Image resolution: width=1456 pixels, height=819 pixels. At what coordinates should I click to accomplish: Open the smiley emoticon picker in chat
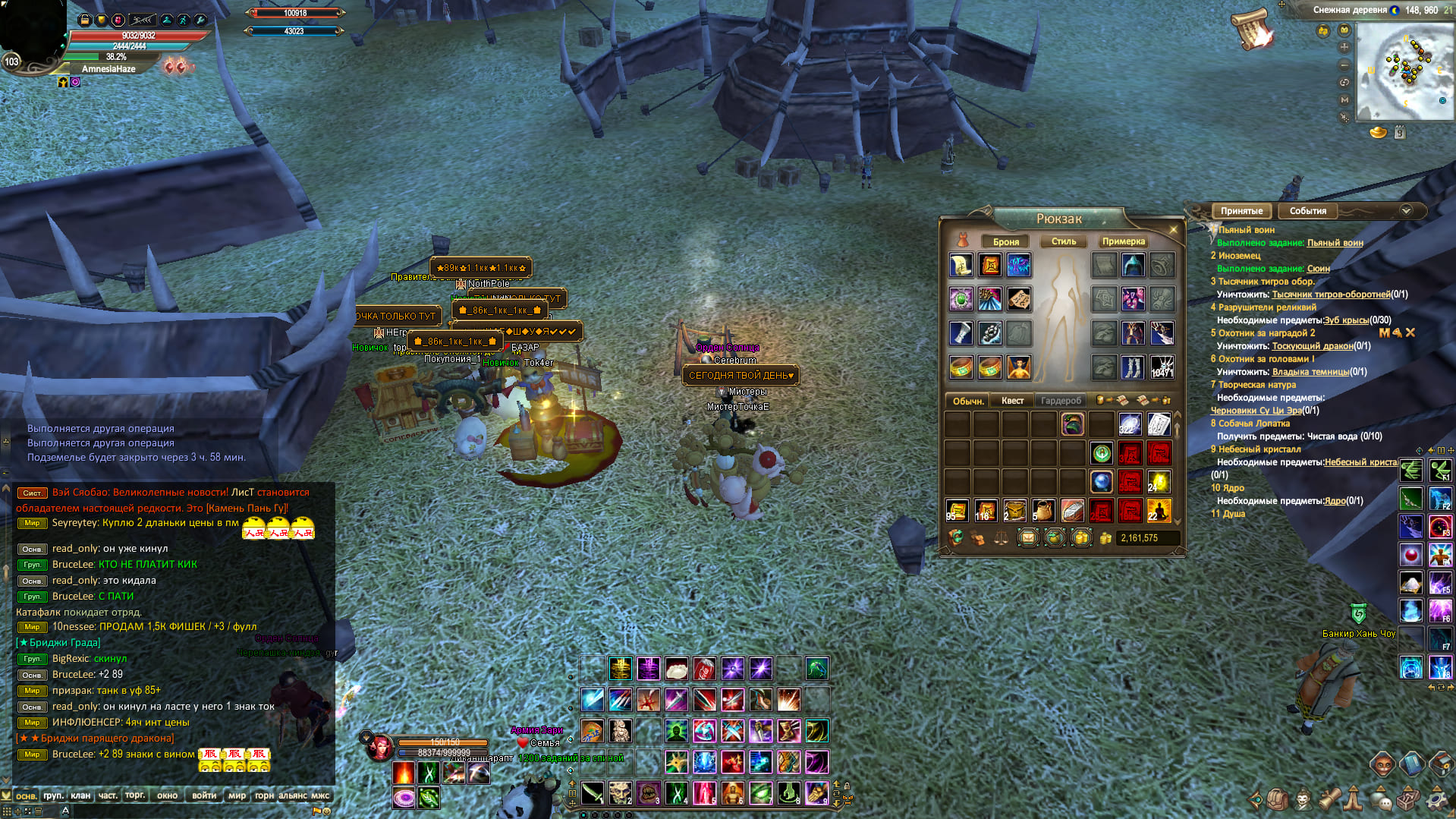tap(326, 811)
